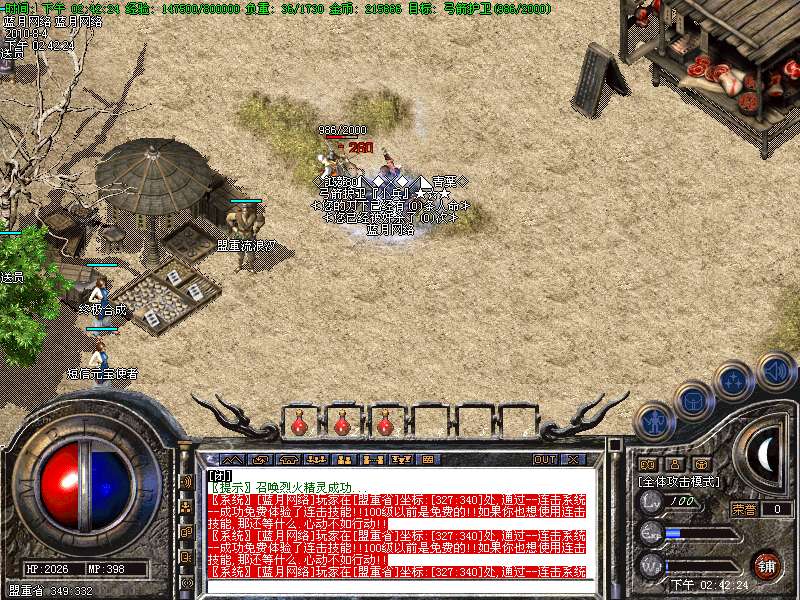Screen dimensions: 800x600
Task: Use the first red potion in belt
Action: click(299, 424)
